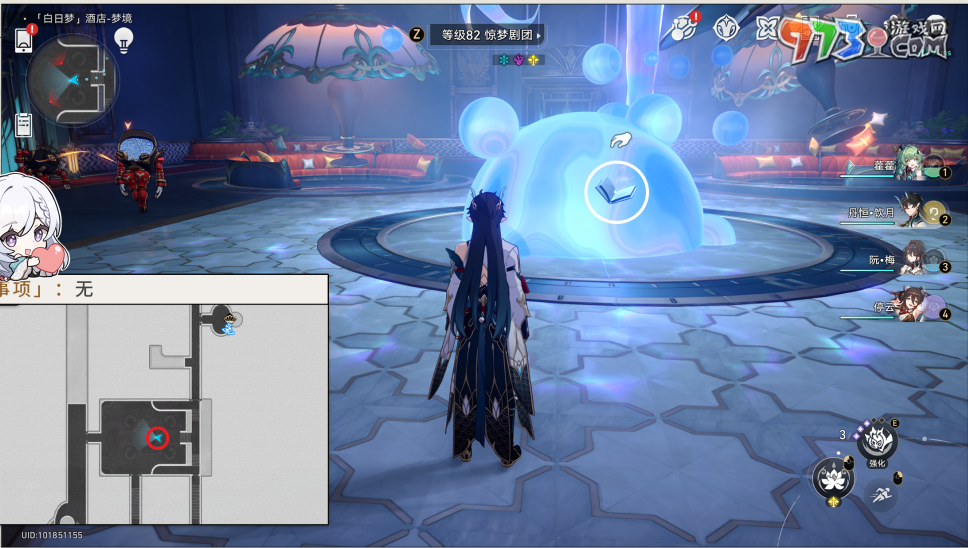Toggle the sprint running icon
Image resolution: width=968 pixels, height=548 pixels.
tap(881, 493)
